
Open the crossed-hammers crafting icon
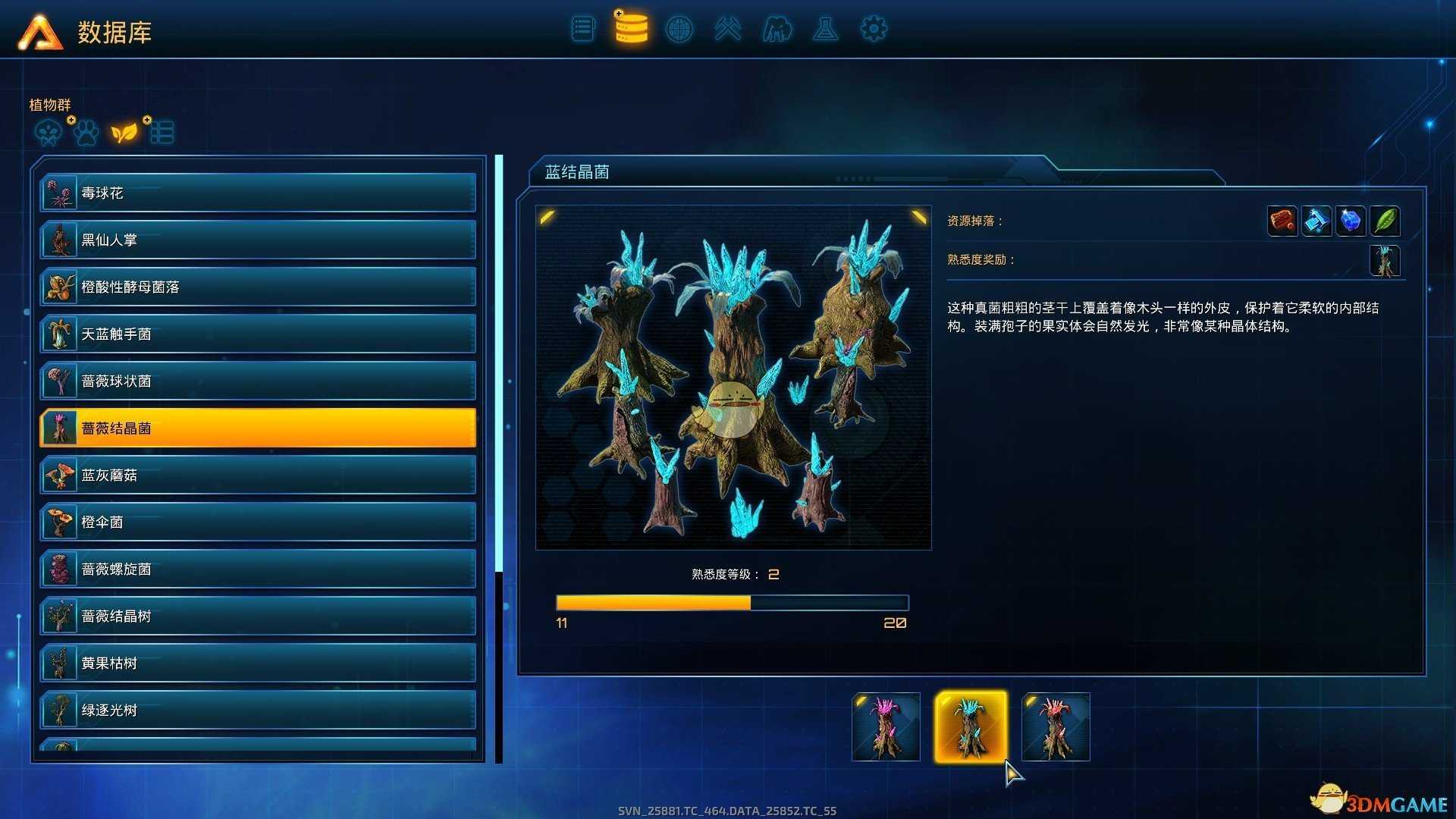click(x=728, y=29)
